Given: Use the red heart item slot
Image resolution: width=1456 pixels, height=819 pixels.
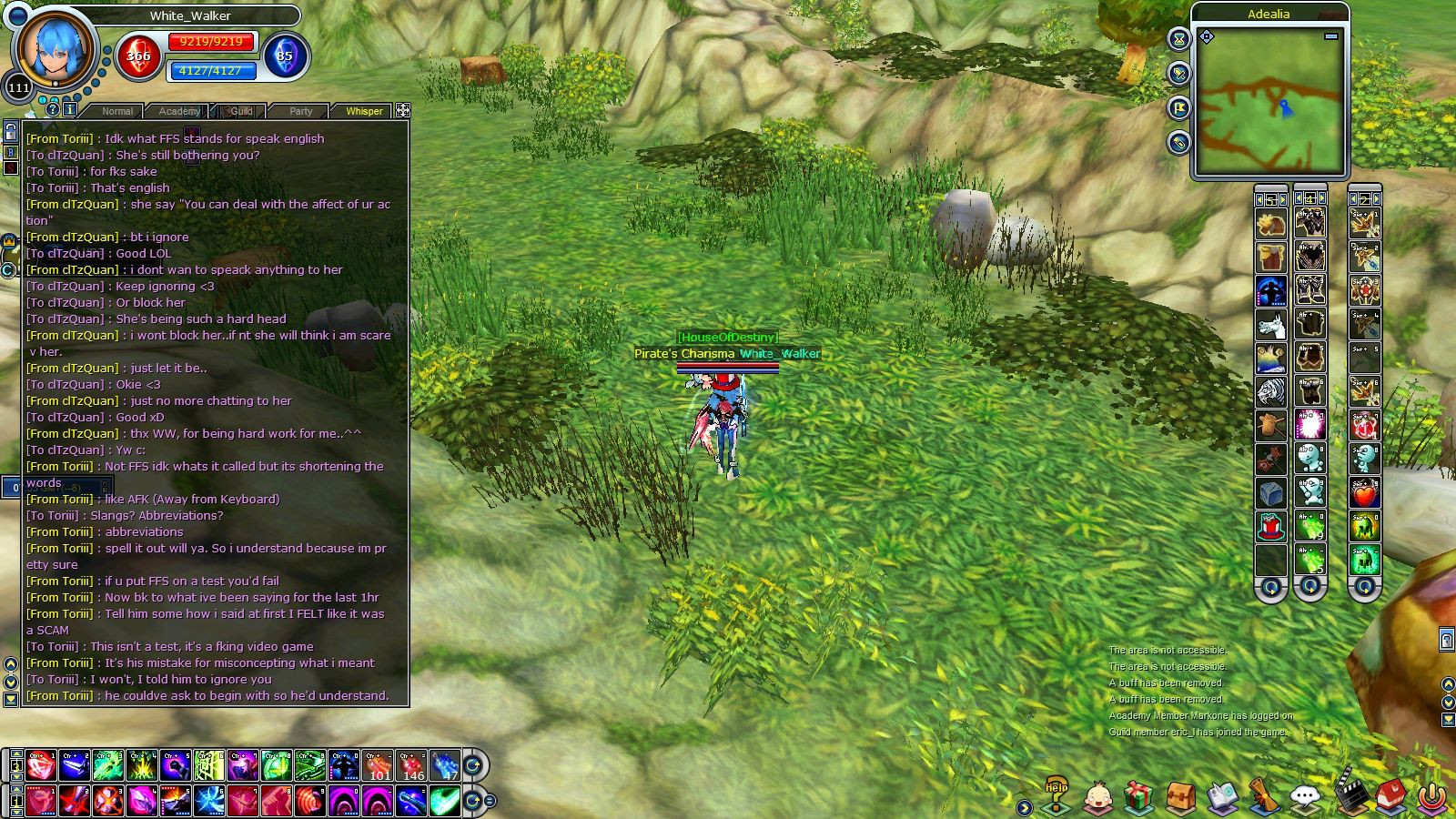Looking at the screenshot, I should point(1364,493).
